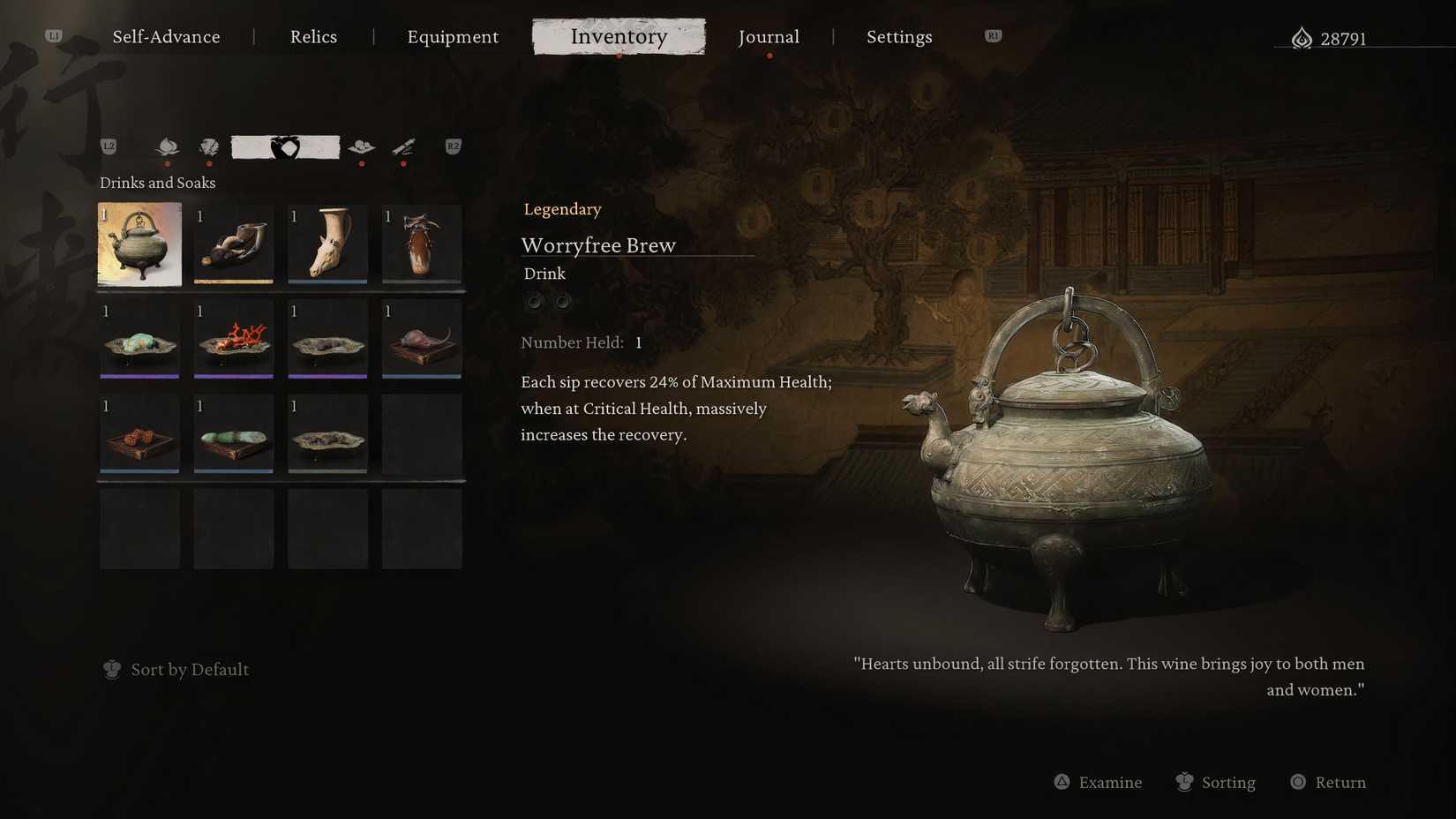Click the circle icon beside Return
Screen dimensions: 1456x819
point(1297,782)
